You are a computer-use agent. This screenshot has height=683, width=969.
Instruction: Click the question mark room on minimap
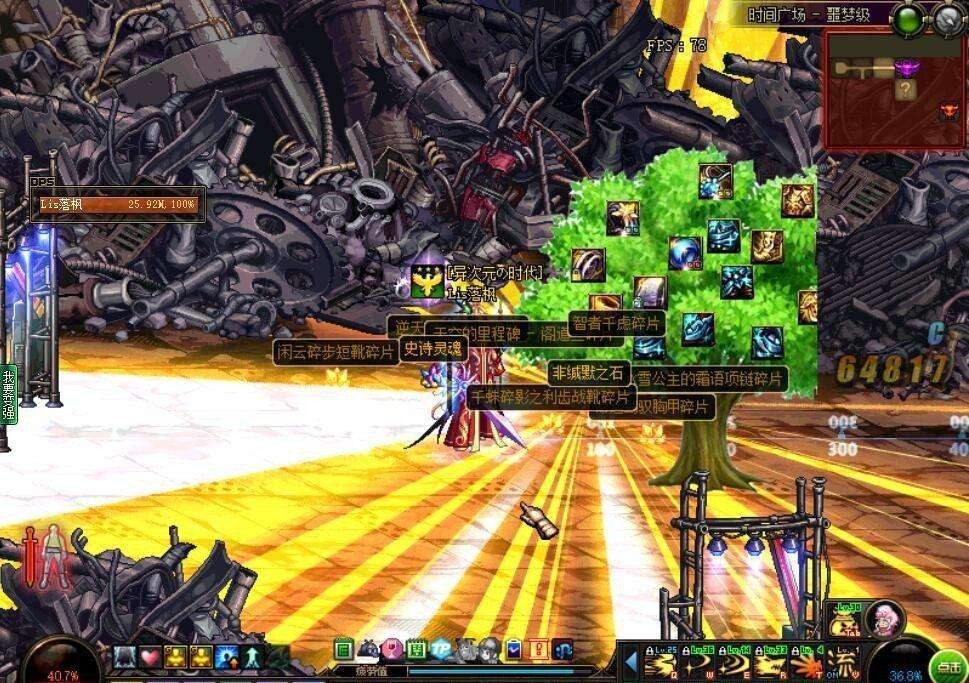[906, 89]
